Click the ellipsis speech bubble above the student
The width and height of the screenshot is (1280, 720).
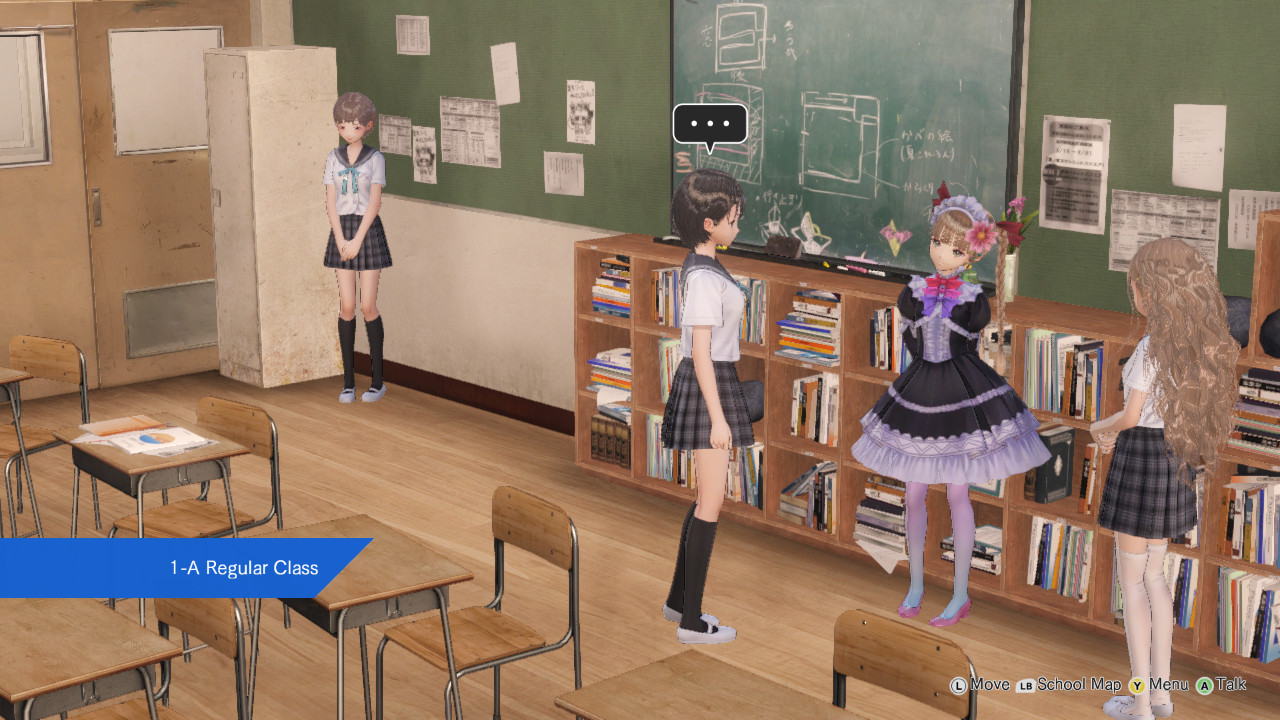(712, 123)
